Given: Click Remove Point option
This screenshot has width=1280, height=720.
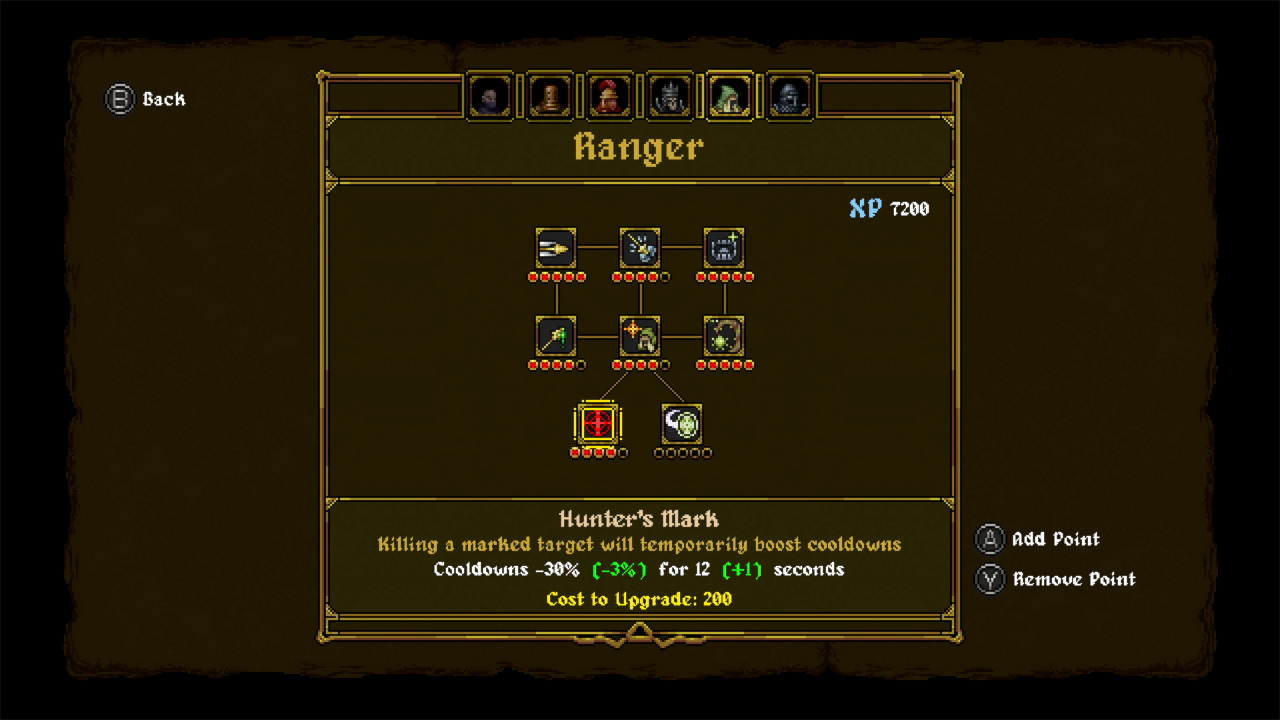Looking at the screenshot, I should [1055, 579].
